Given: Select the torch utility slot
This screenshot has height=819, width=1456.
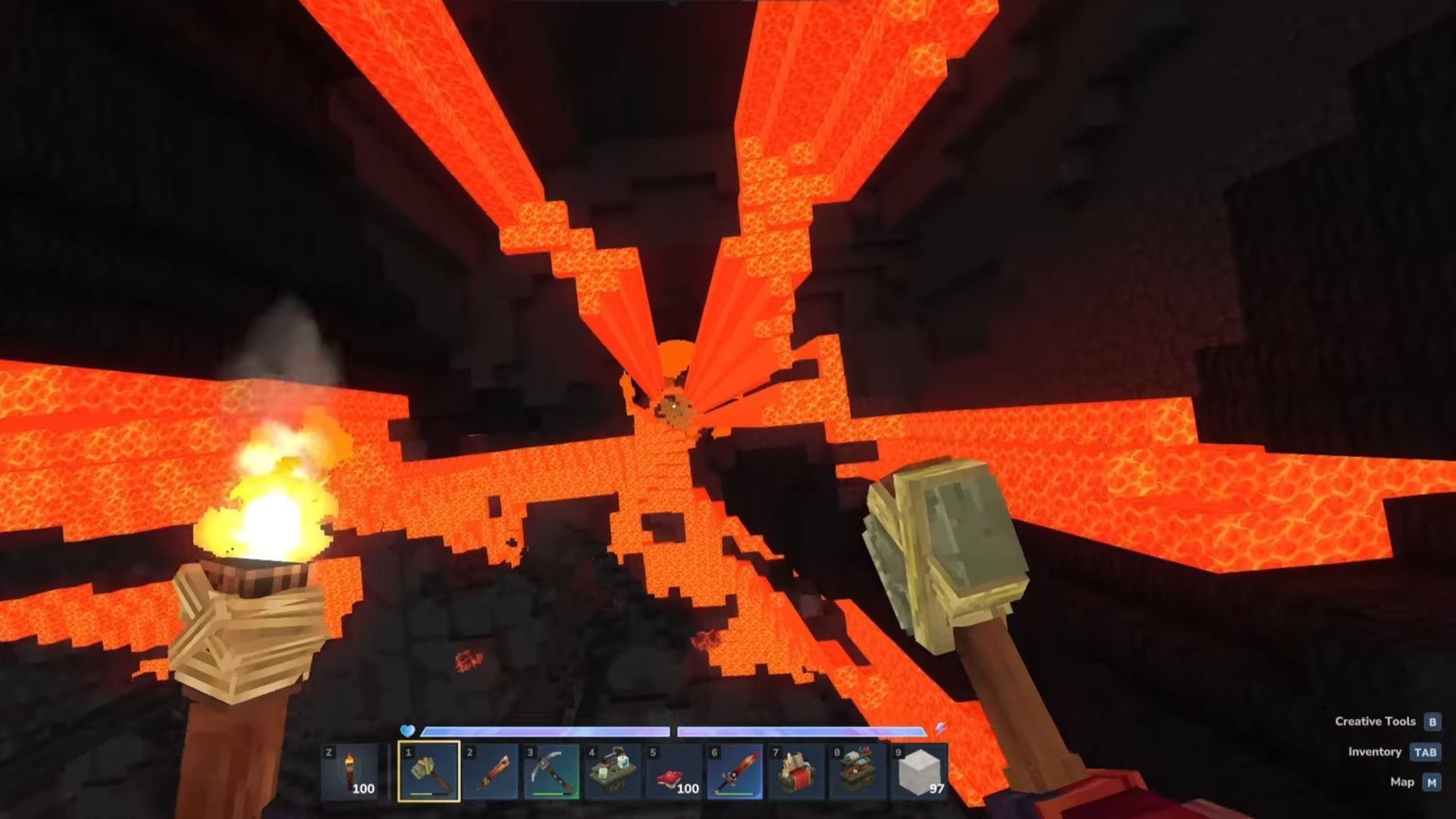Looking at the screenshot, I should click(x=351, y=771).
